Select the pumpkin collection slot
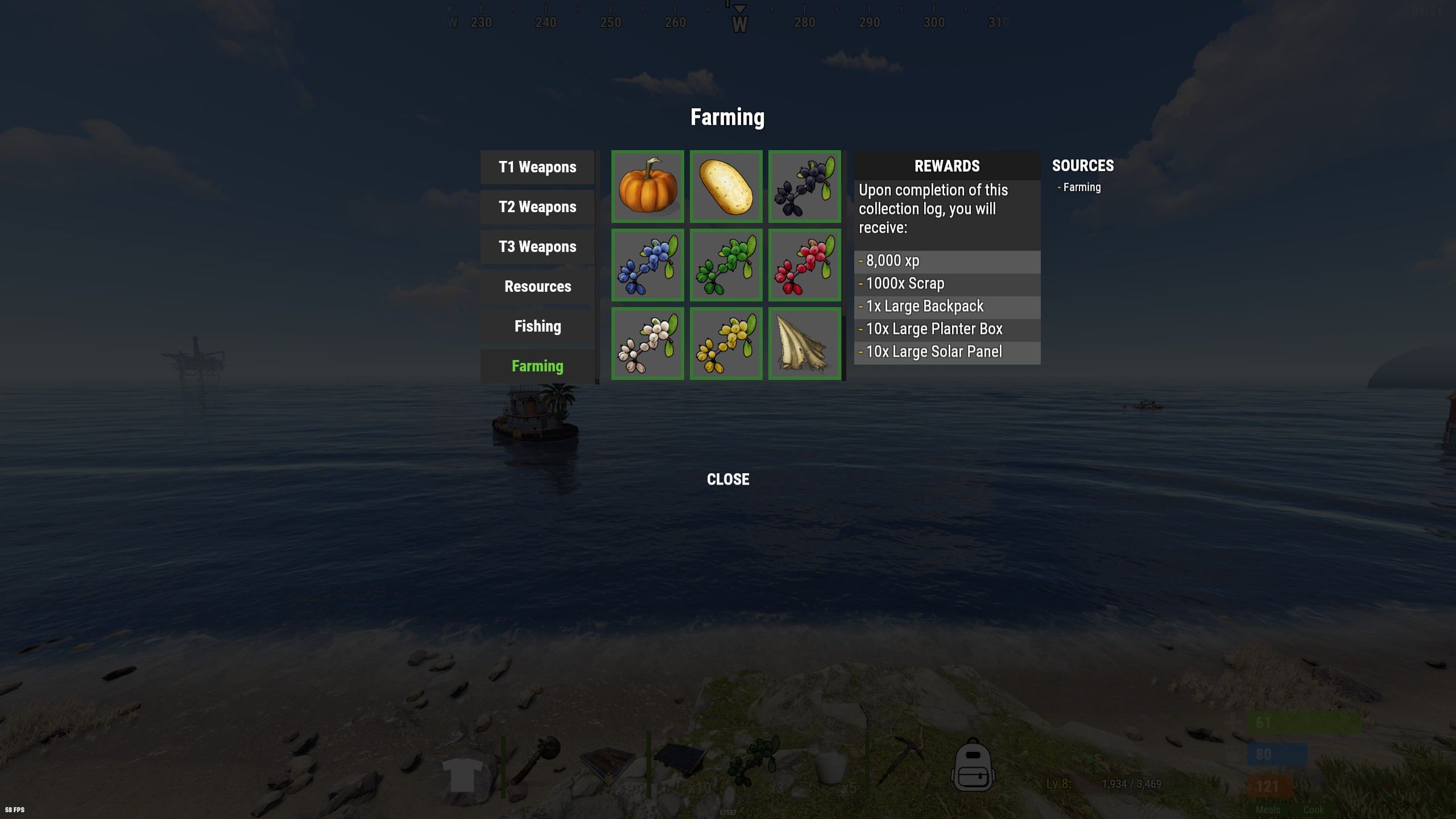 [x=648, y=187]
